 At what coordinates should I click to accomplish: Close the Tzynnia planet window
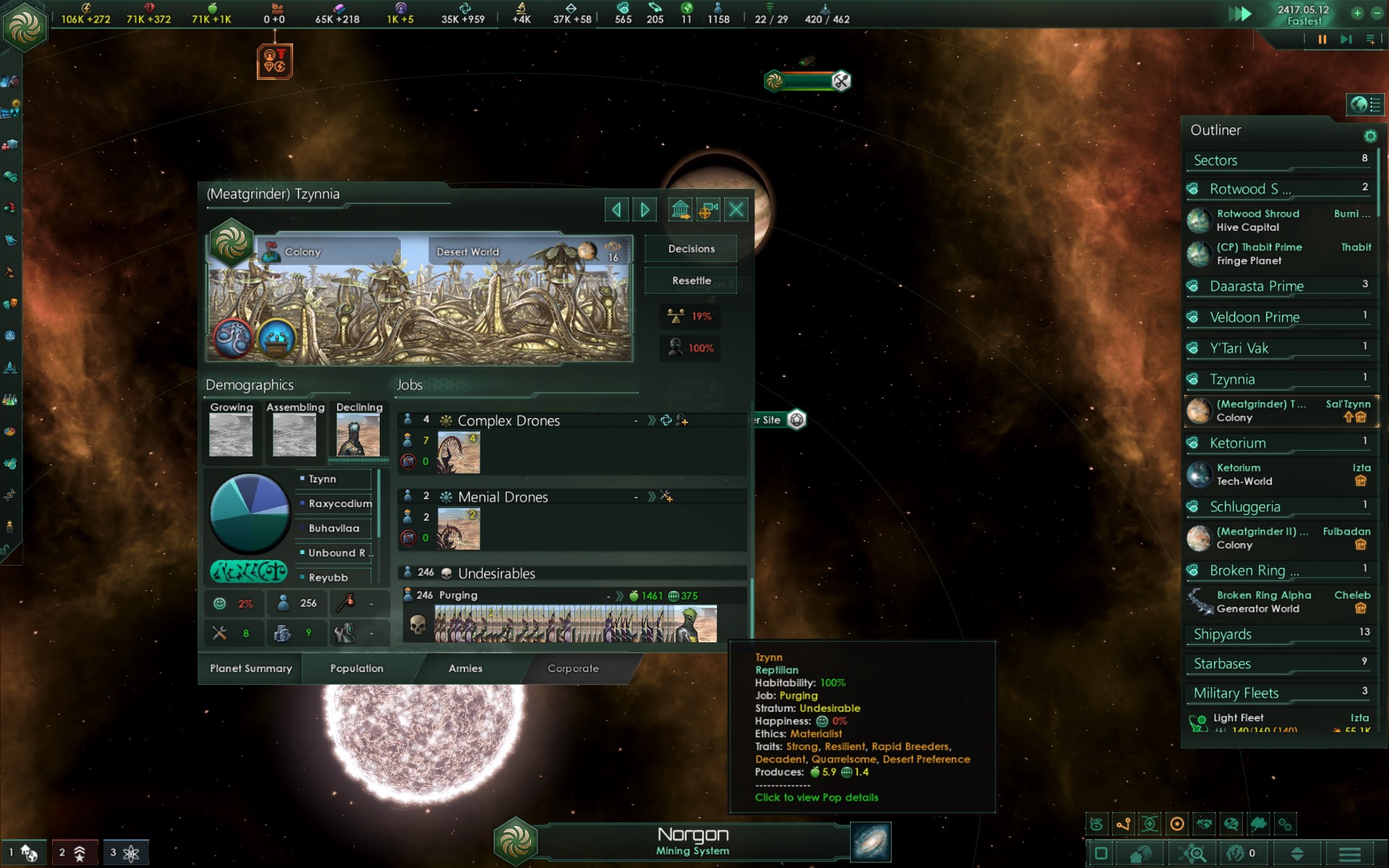click(x=736, y=210)
